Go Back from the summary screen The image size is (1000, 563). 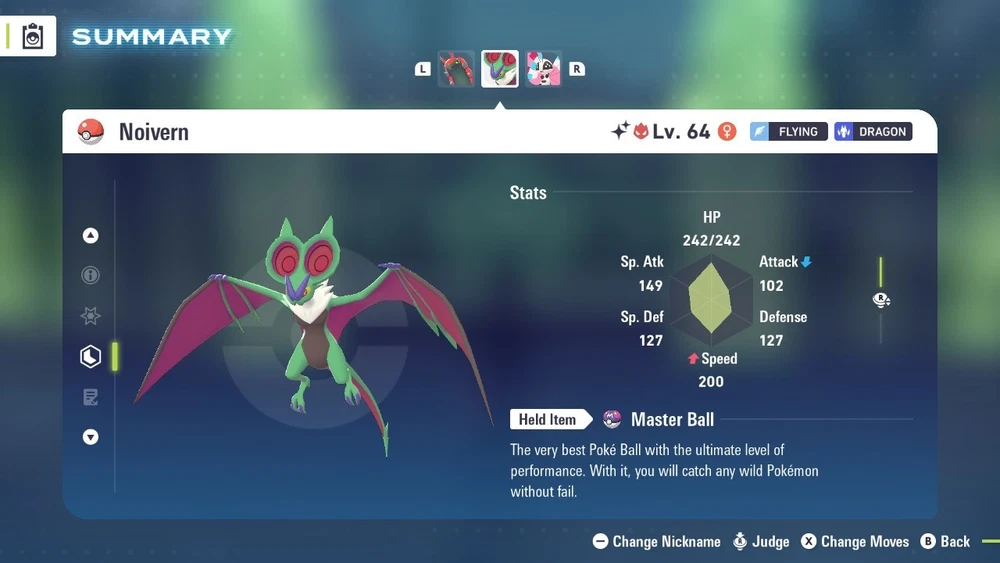coord(945,541)
